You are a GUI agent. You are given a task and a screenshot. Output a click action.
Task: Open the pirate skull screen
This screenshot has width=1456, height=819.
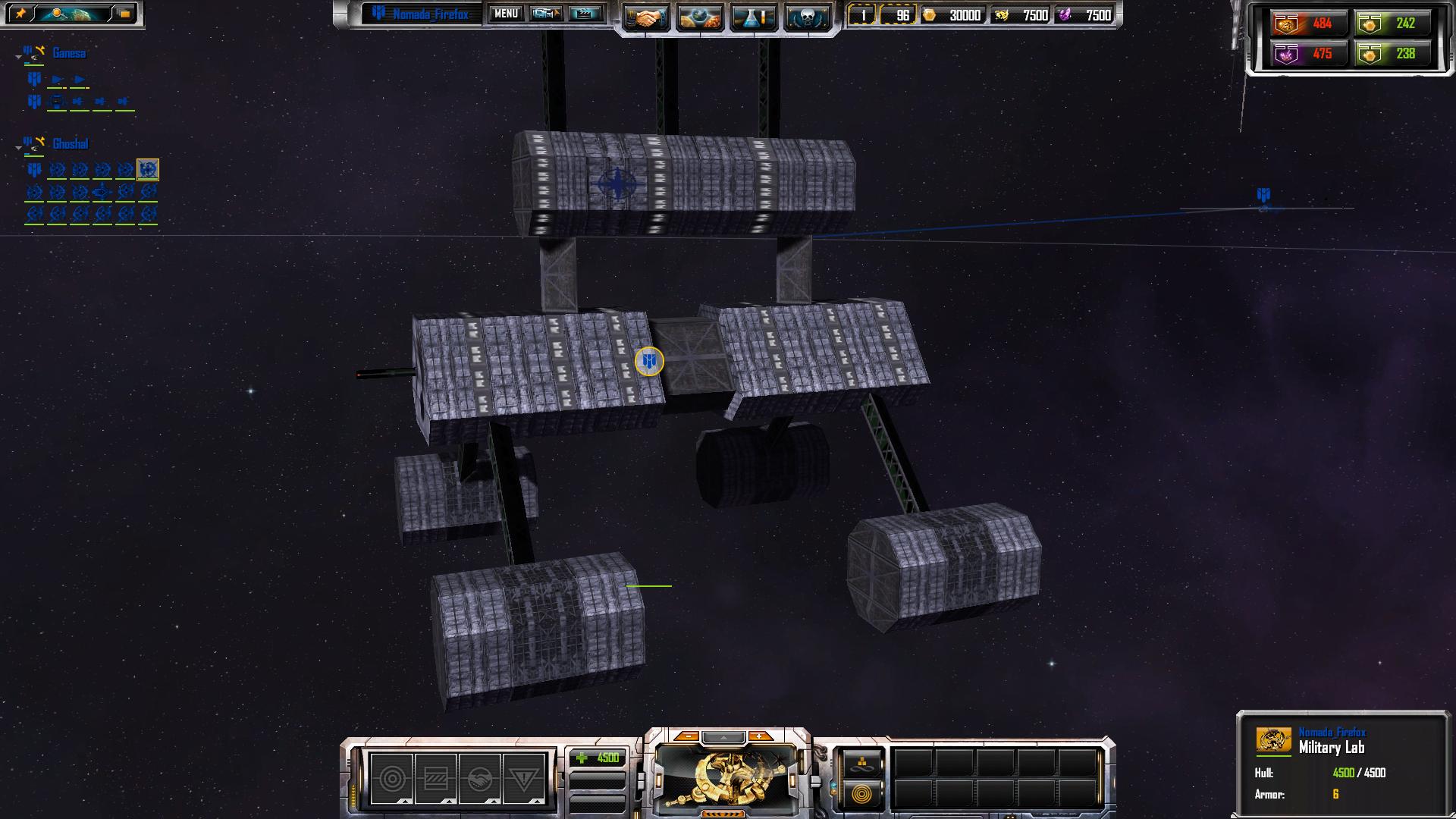[x=806, y=17]
